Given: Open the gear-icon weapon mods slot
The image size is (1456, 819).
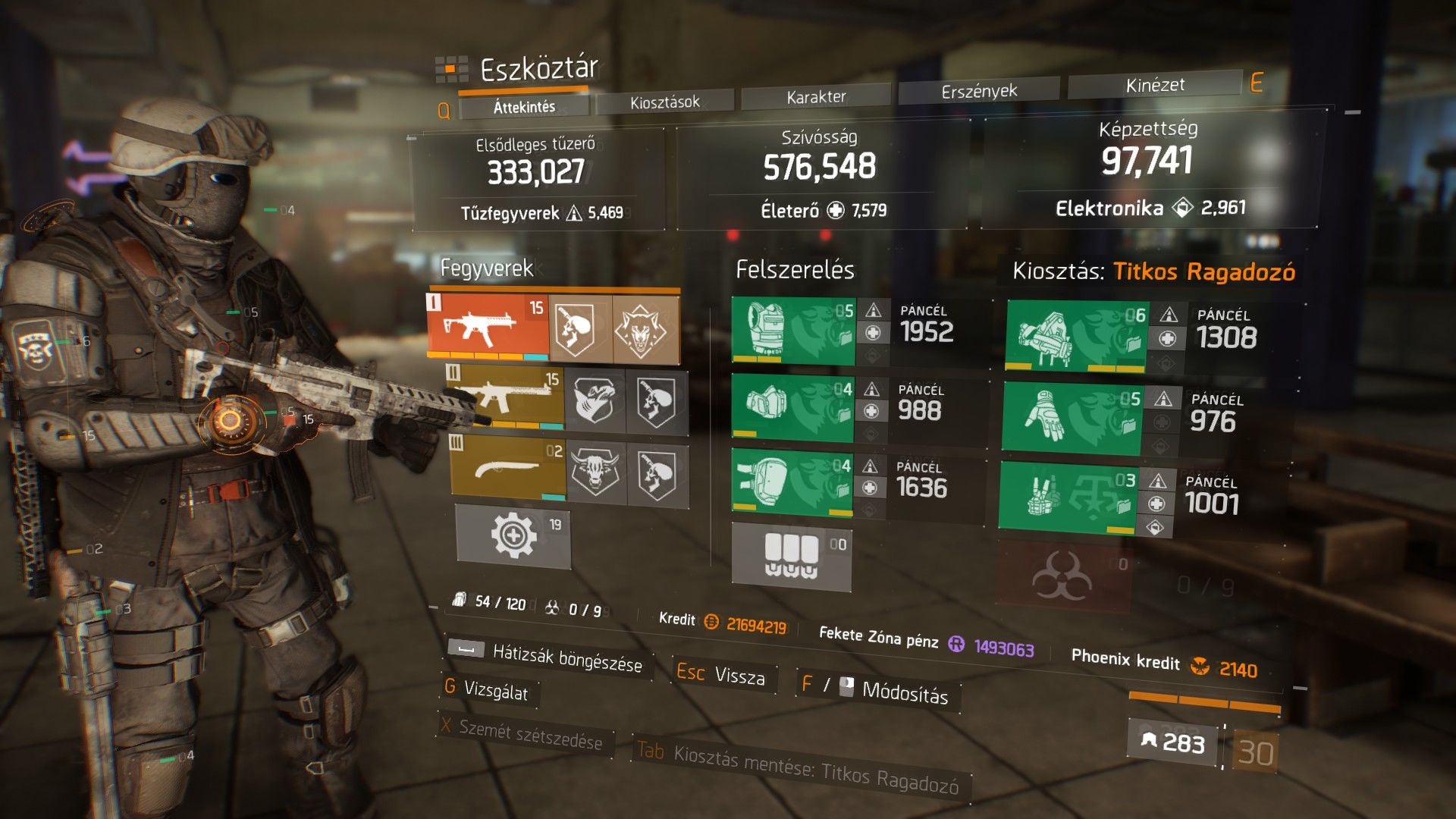Looking at the screenshot, I should click(x=513, y=536).
